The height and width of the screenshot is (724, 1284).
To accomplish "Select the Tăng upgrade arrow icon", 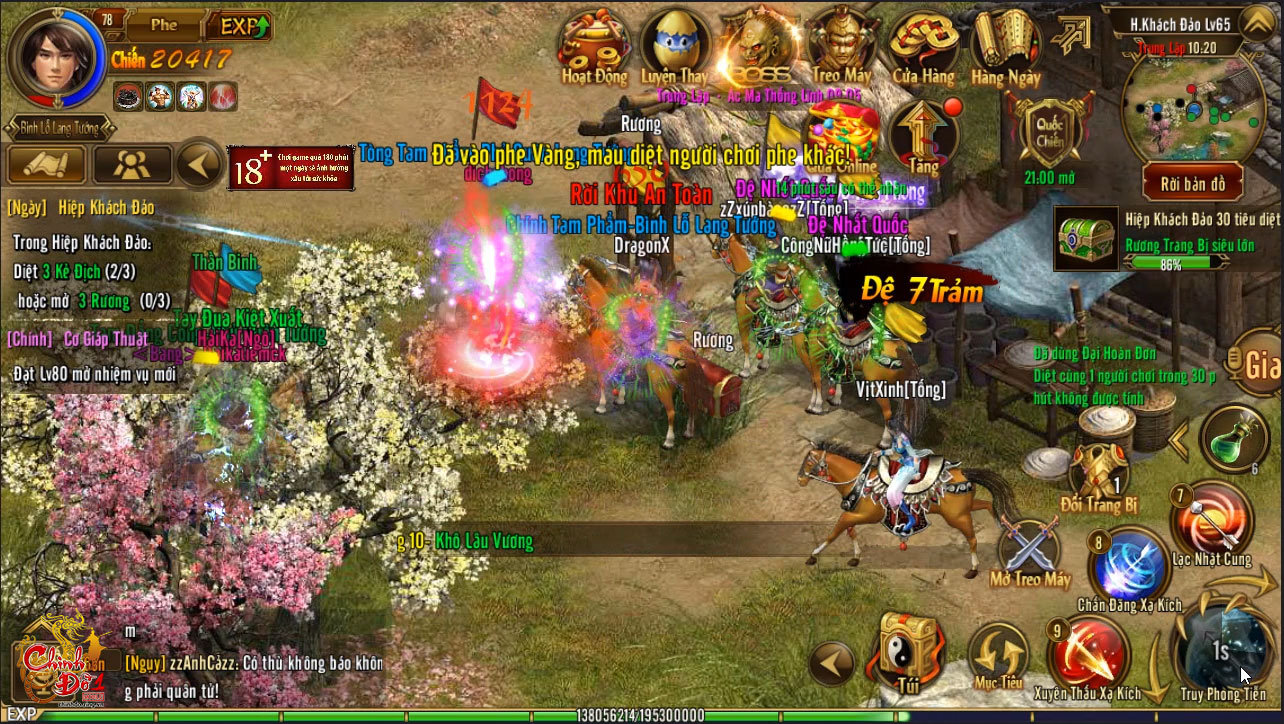I will click(x=924, y=135).
